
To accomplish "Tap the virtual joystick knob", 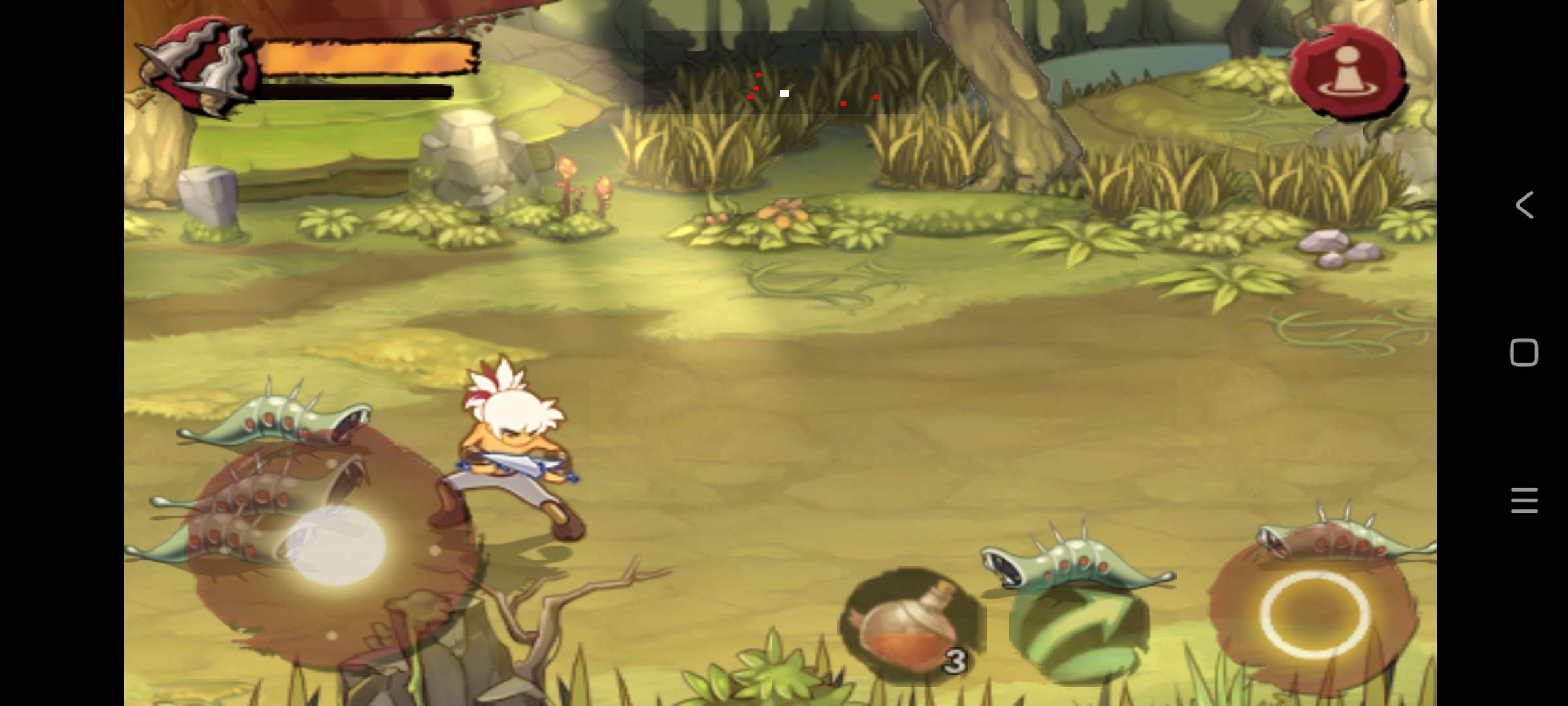I will click(x=336, y=546).
